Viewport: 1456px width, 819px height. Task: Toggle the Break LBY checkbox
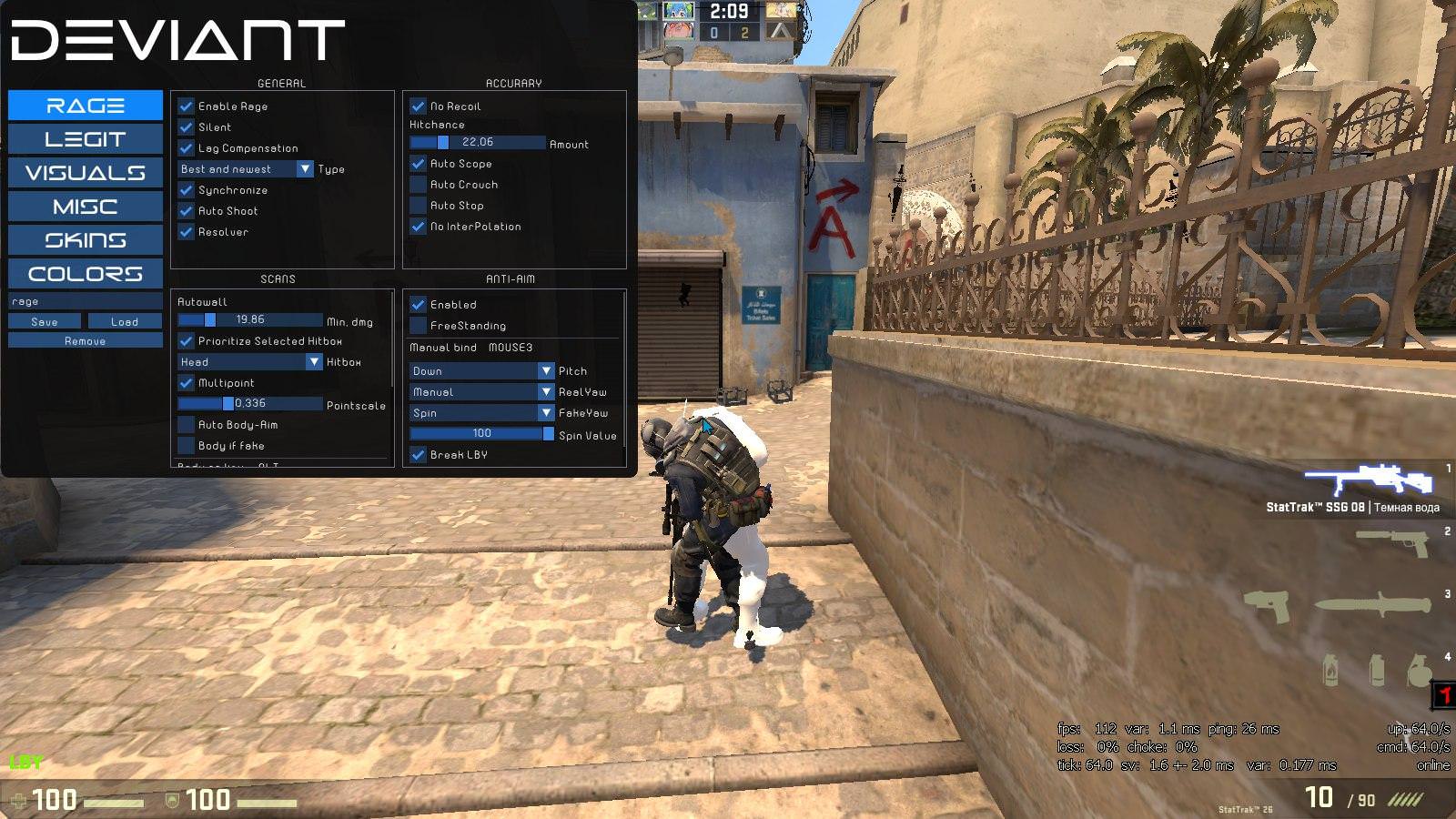click(x=419, y=455)
